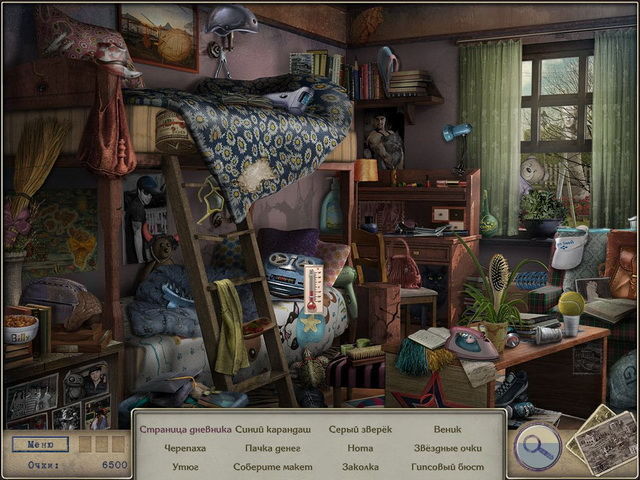
Task: Select the 'Серый зверёк' list entry
Action: click(360, 429)
